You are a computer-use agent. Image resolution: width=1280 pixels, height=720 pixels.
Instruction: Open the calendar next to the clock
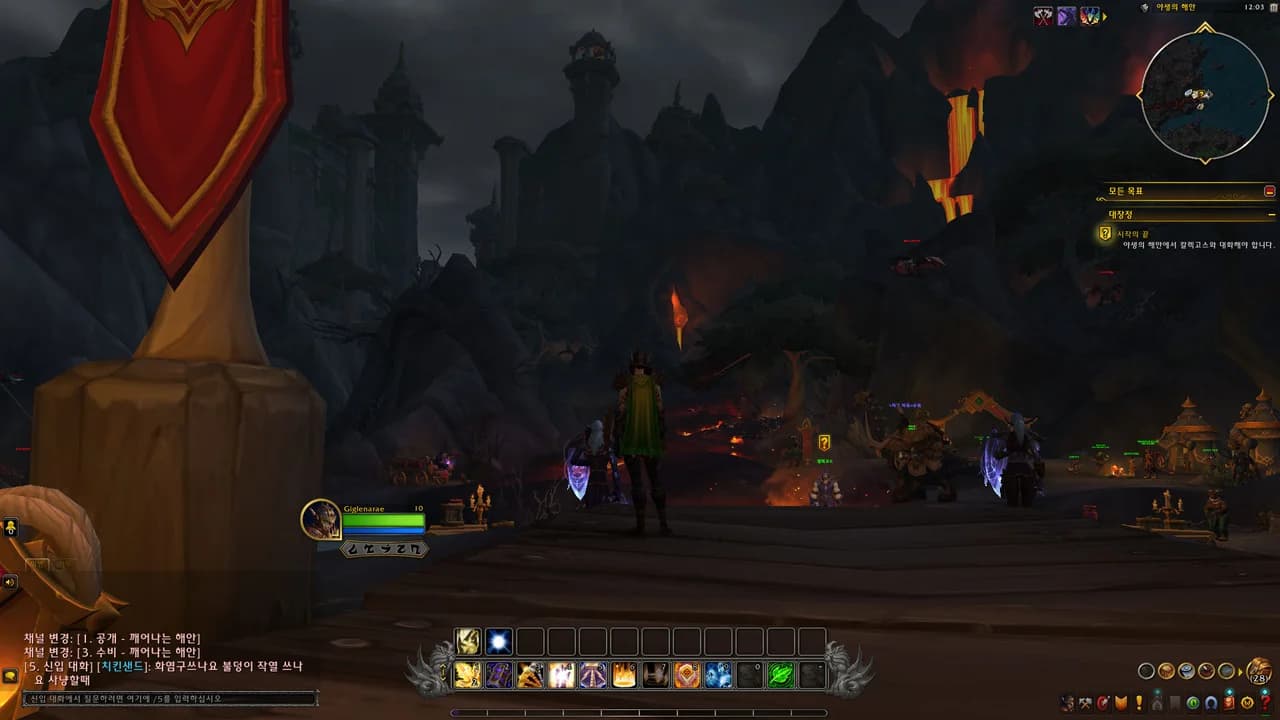coord(1254,7)
